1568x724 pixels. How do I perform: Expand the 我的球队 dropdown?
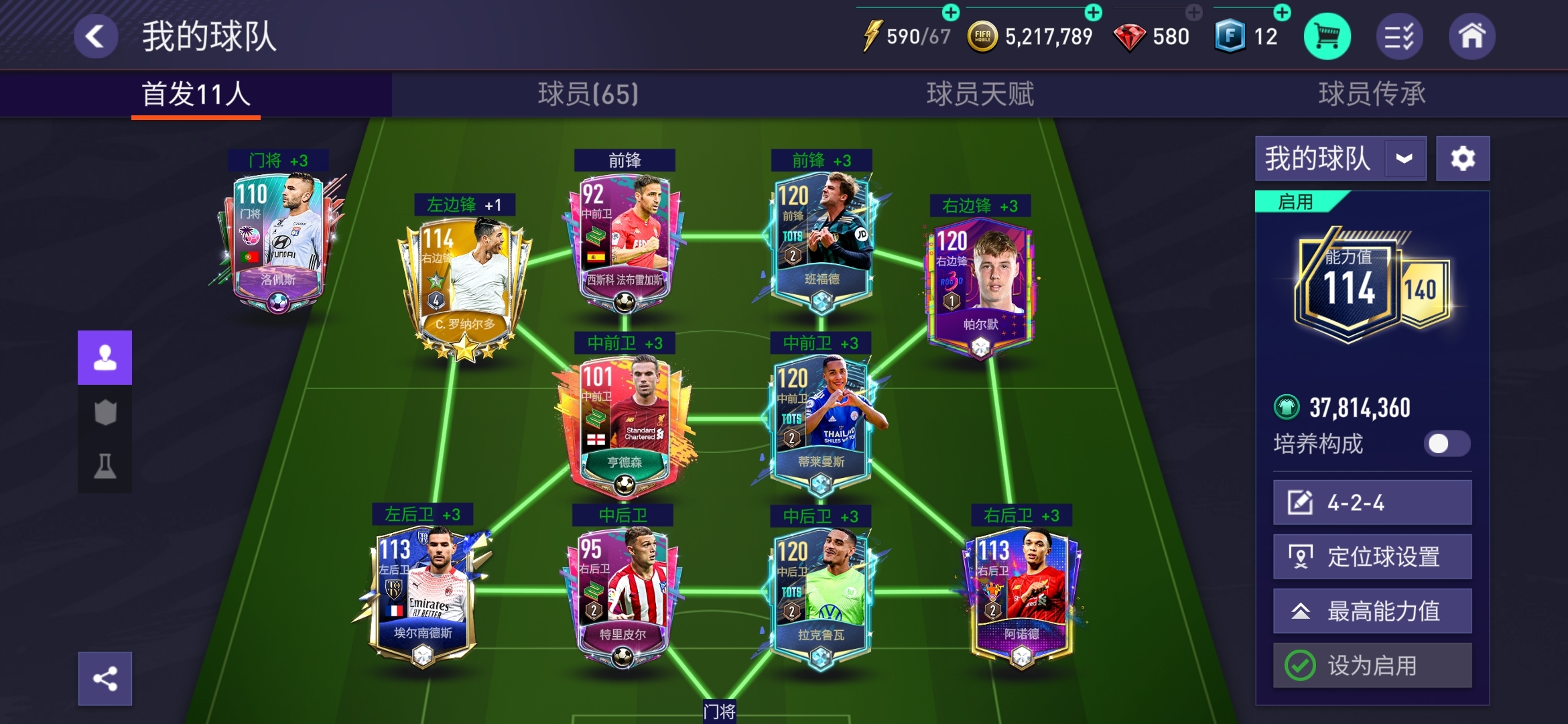1404,159
